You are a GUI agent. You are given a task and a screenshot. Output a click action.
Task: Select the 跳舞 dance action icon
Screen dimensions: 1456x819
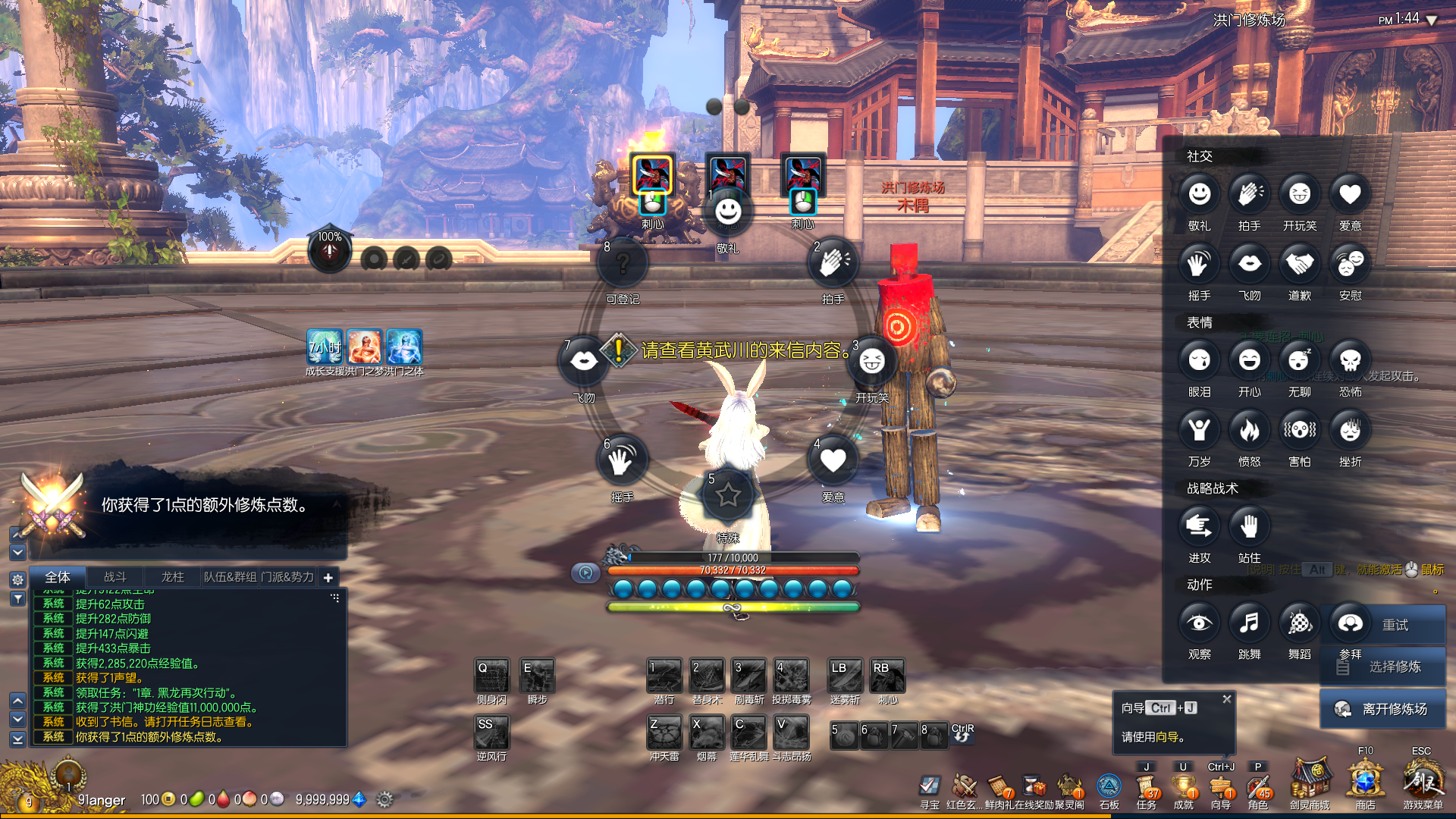pyautogui.click(x=1249, y=623)
